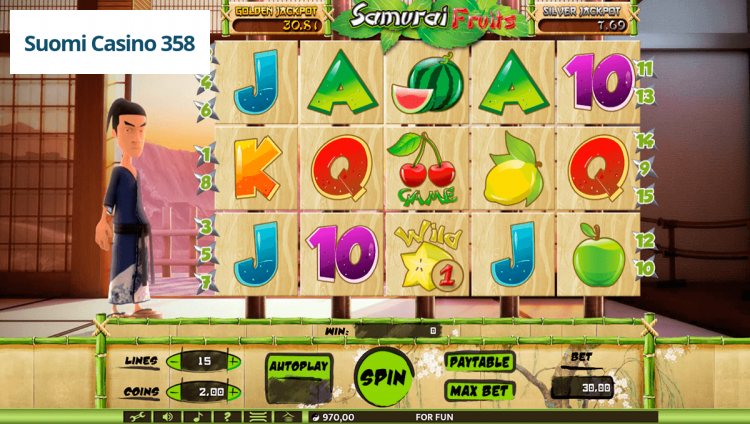This screenshot has width=750, height=424.
Task: Click the three-lines menu icon in bottom bar
Action: [257, 417]
